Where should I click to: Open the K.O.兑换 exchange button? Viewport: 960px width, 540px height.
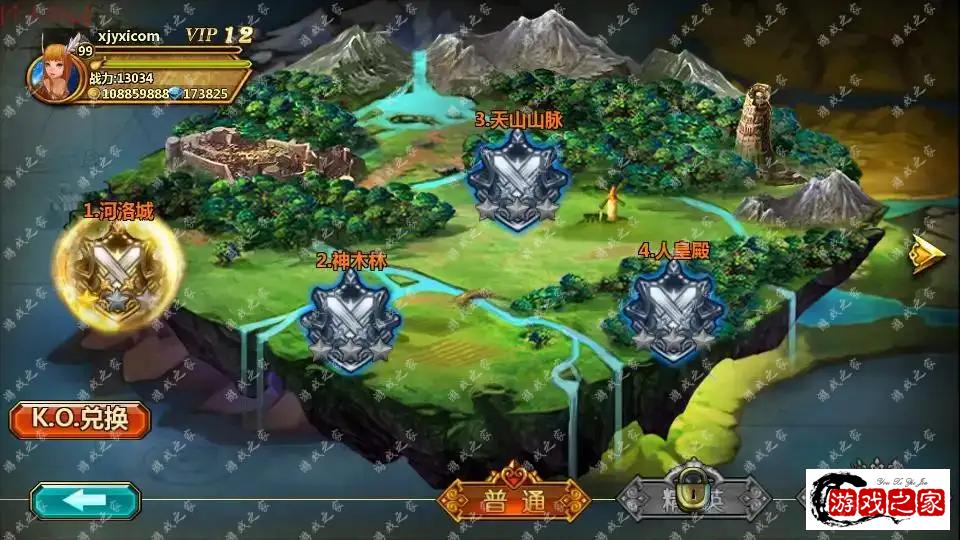(x=80, y=418)
